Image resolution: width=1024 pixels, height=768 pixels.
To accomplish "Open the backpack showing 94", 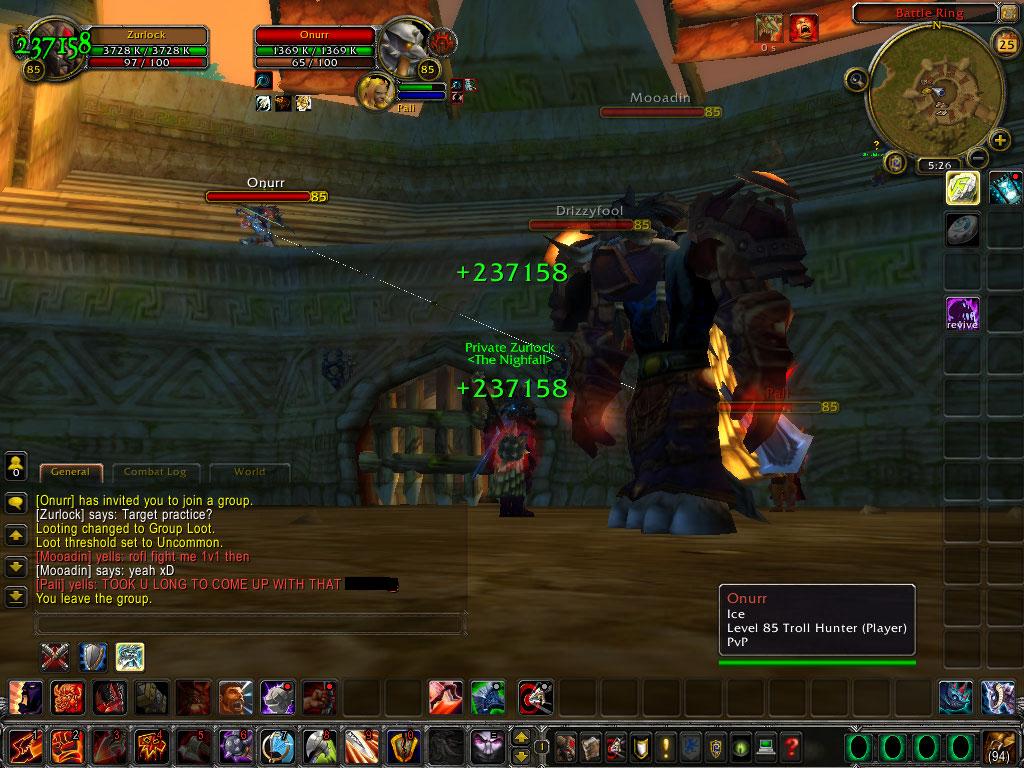I will [x=1000, y=746].
